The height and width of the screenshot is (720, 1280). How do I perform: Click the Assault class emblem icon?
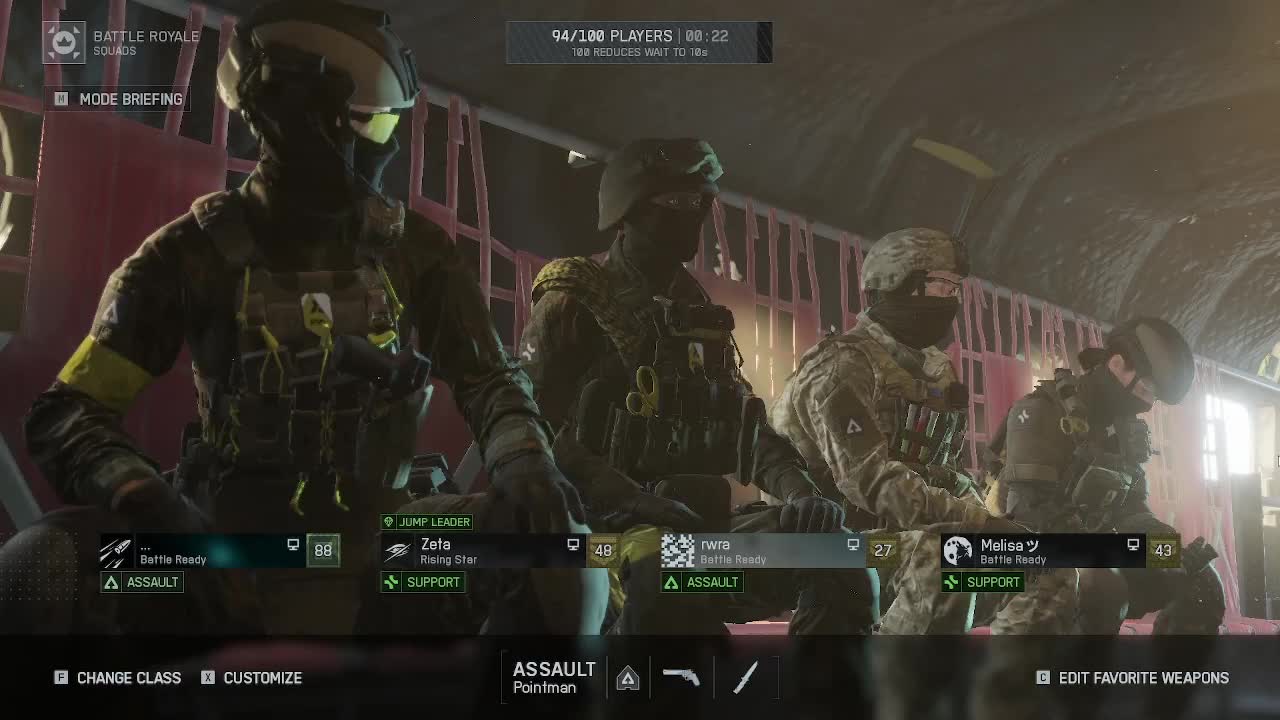pos(627,679)
